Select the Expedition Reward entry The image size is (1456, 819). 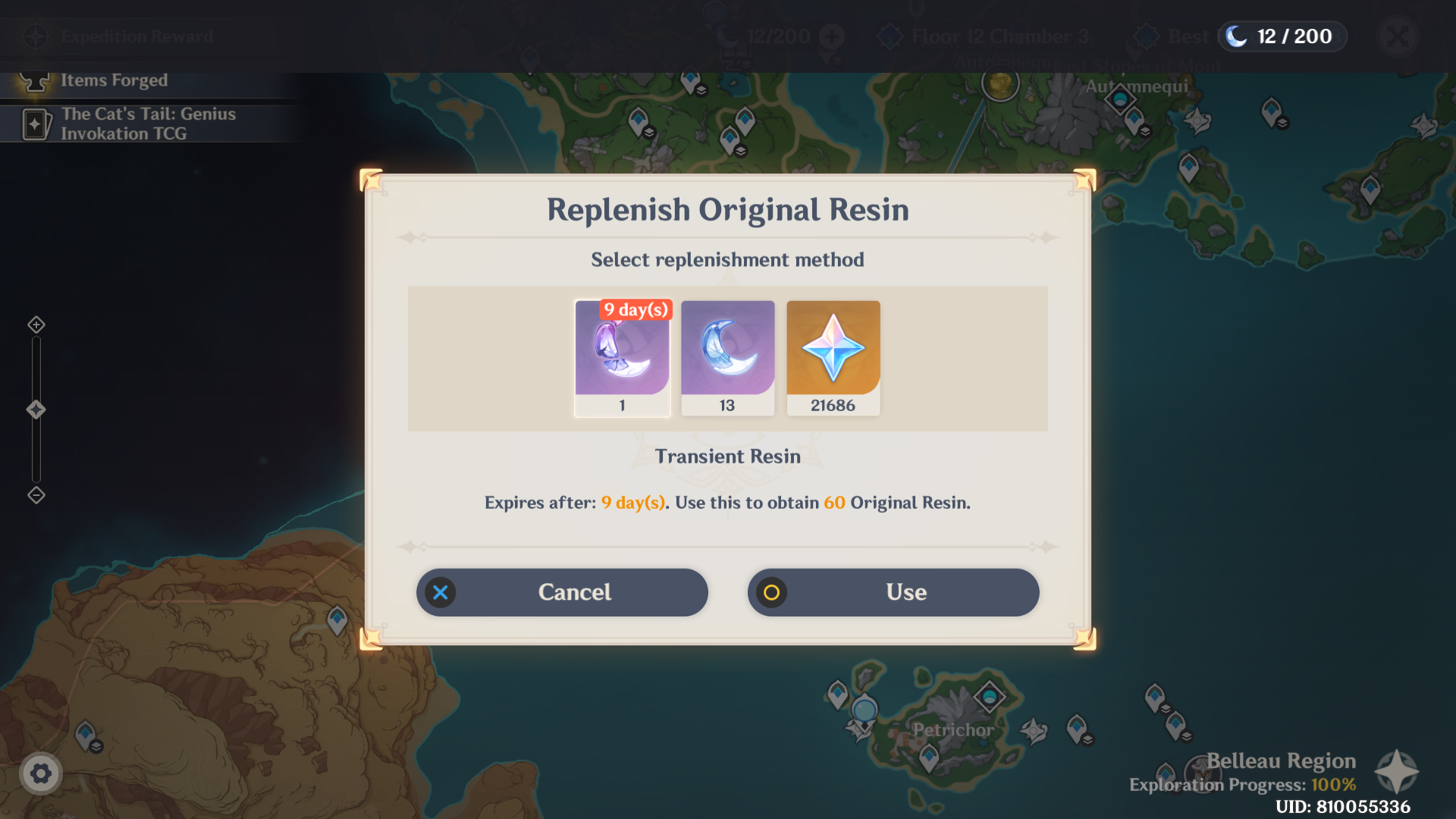click(136, 36)
